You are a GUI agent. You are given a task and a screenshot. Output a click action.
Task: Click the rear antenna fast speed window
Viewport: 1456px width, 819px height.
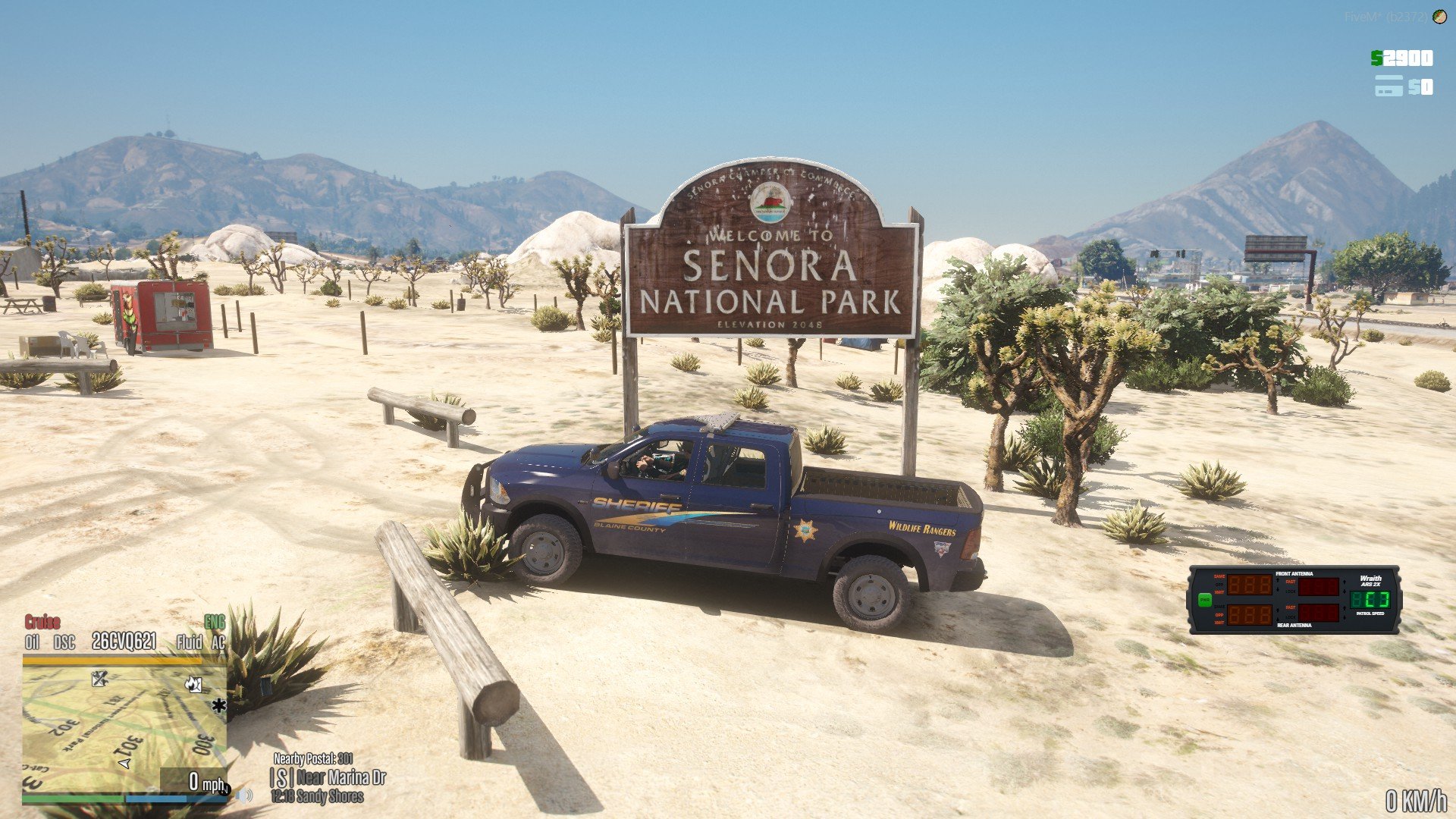1318,613
